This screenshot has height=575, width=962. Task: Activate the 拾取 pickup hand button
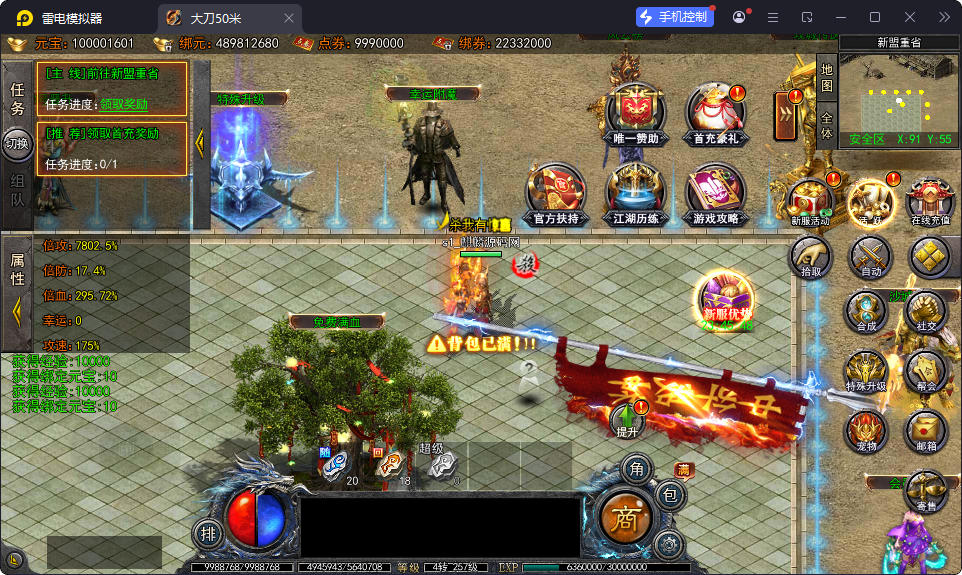tap(810, 256)
